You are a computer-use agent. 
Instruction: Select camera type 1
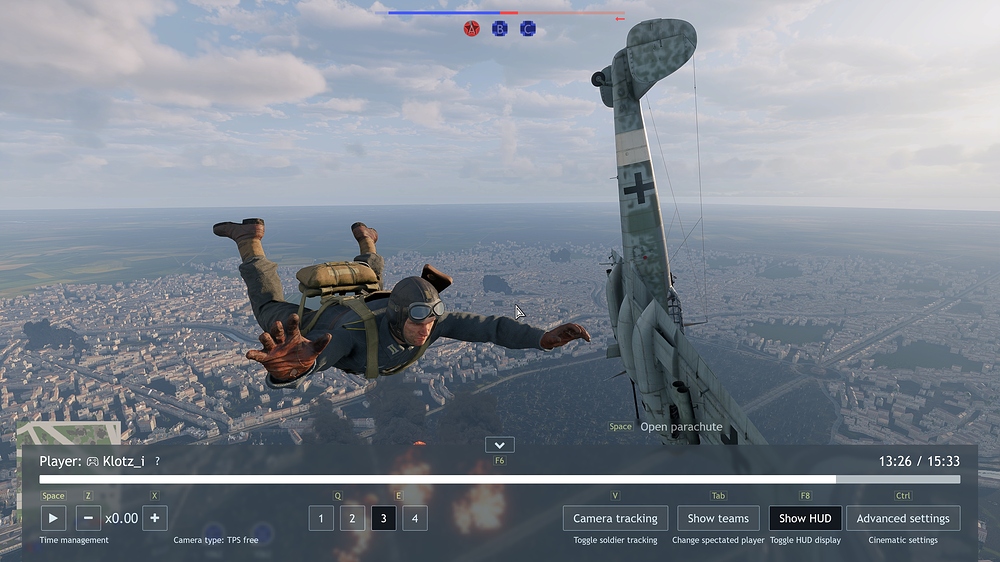click(x=321, y=518)
